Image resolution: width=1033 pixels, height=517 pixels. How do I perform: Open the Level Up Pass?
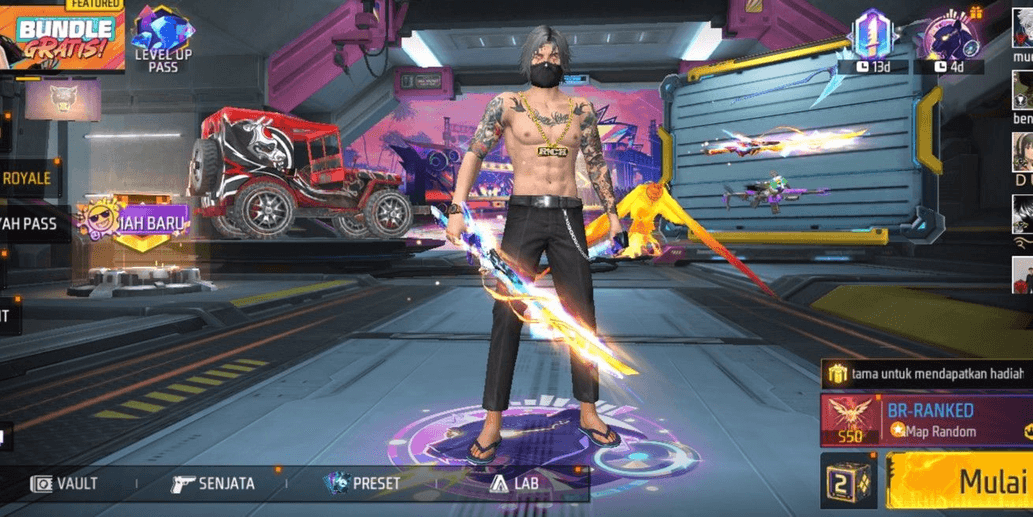[163, 40]
